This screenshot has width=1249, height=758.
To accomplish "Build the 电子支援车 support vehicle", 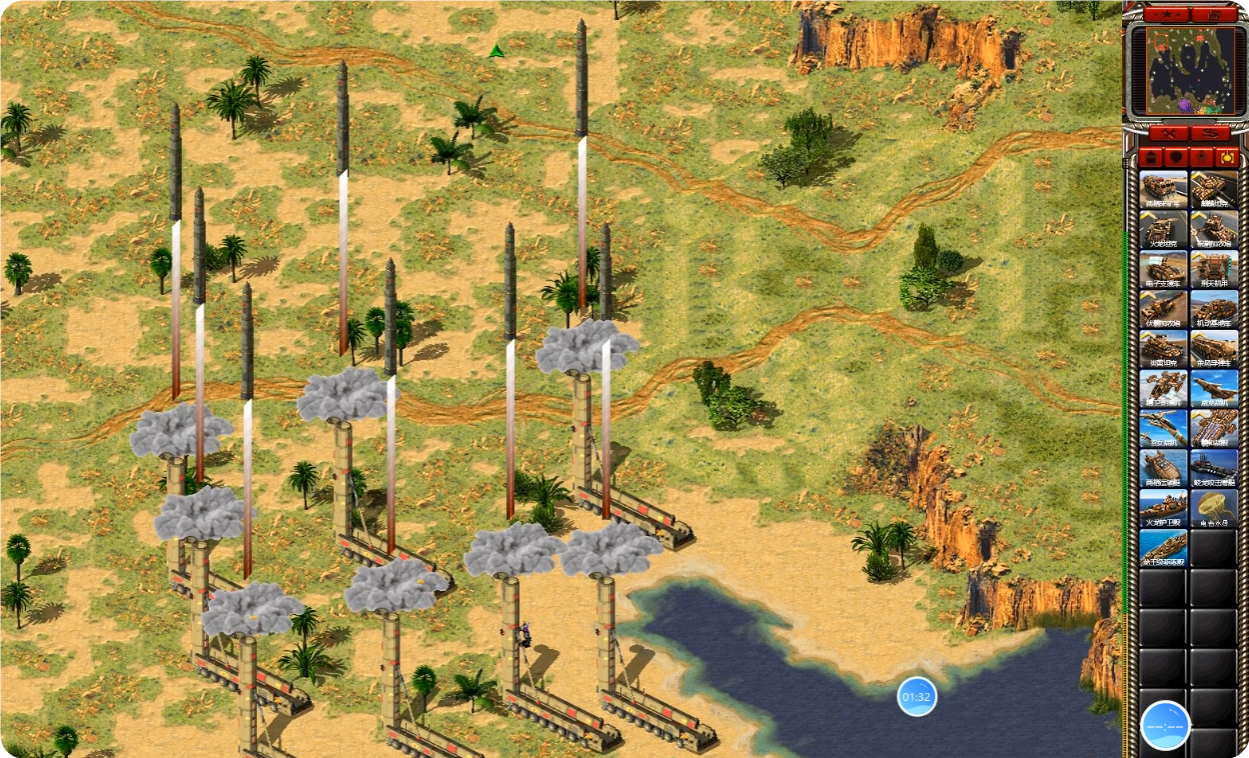I will (1163, 269).
